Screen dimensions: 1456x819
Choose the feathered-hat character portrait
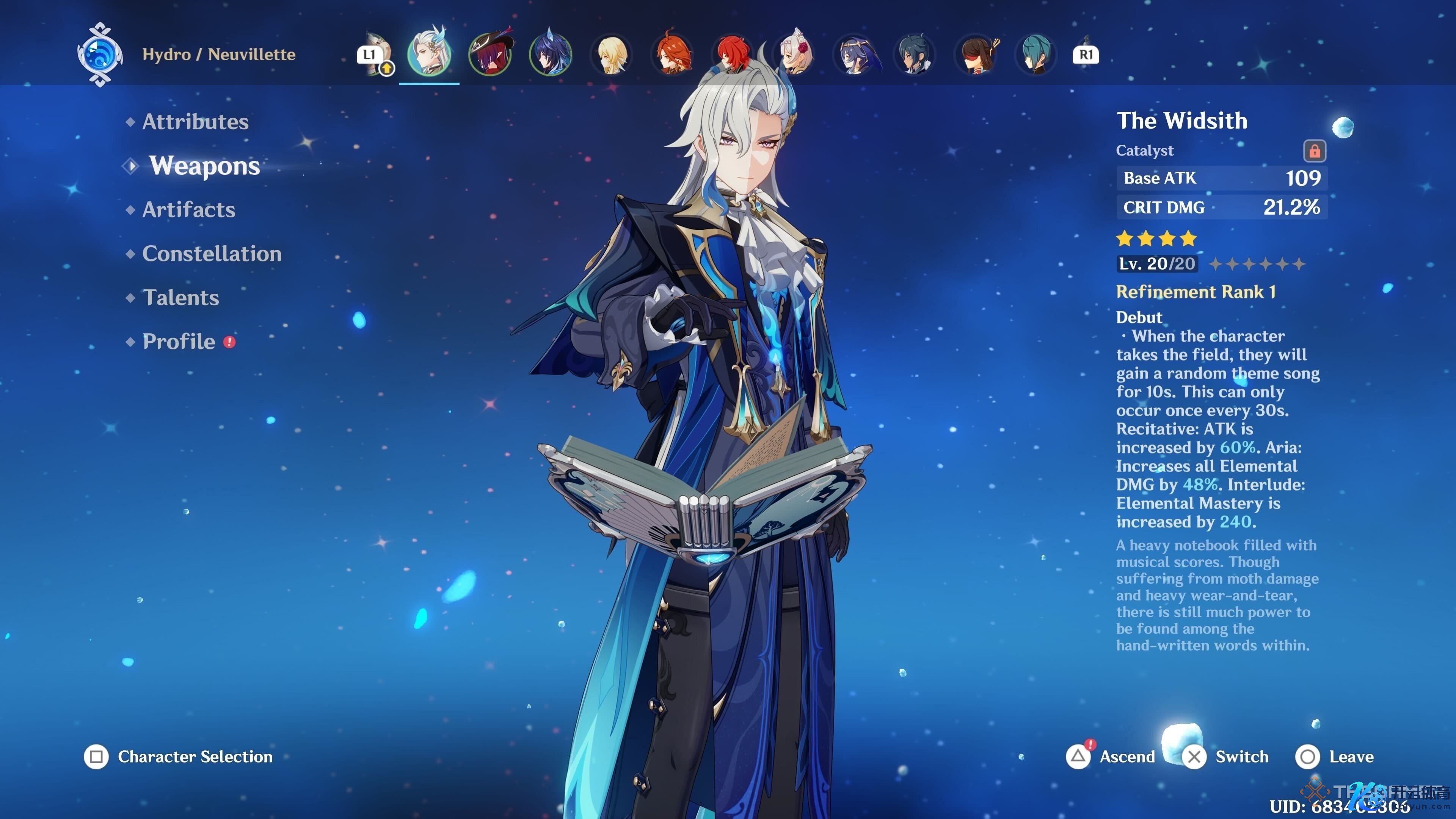pos(490,54)
